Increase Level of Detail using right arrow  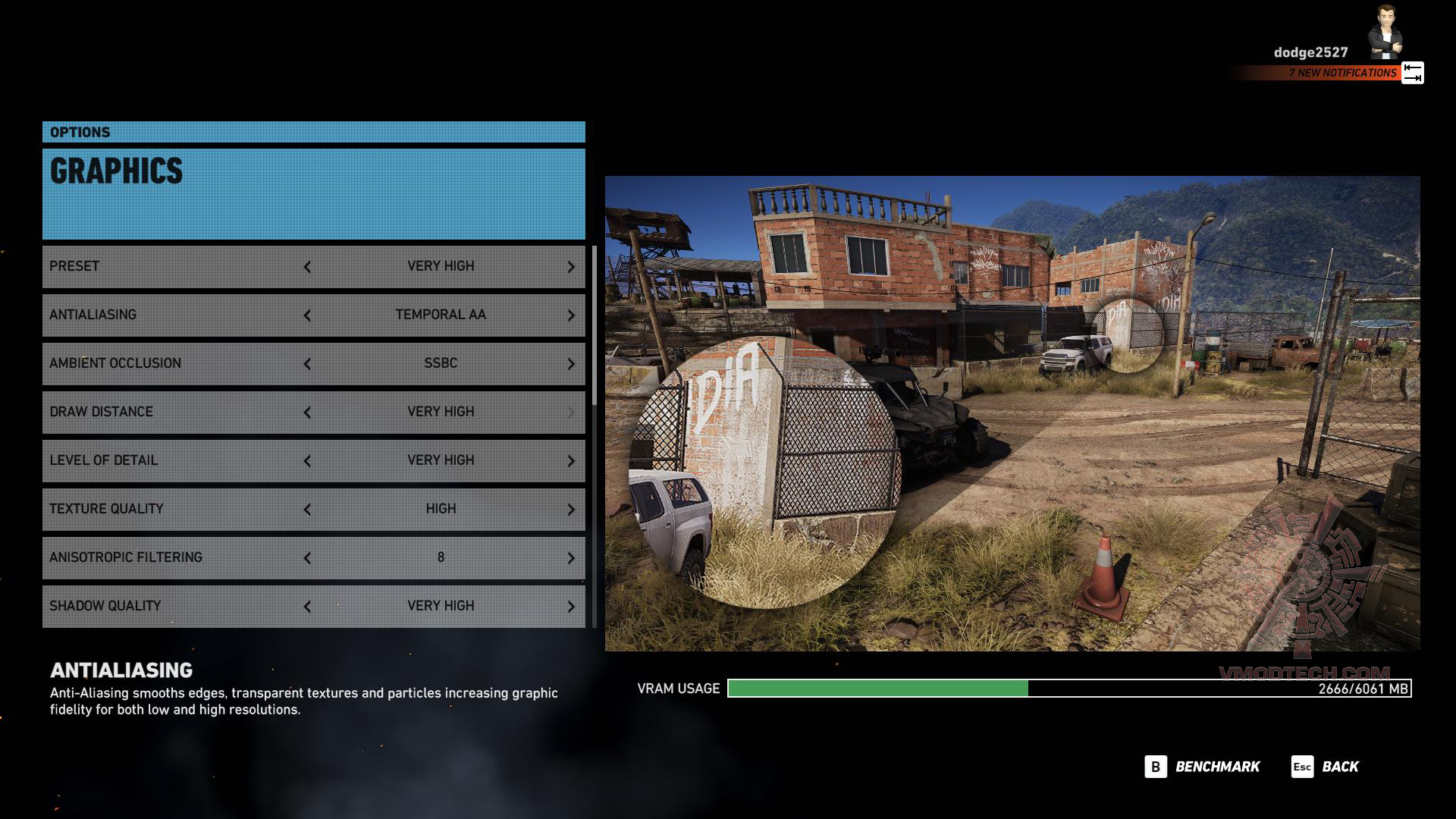tap(571, 461)
